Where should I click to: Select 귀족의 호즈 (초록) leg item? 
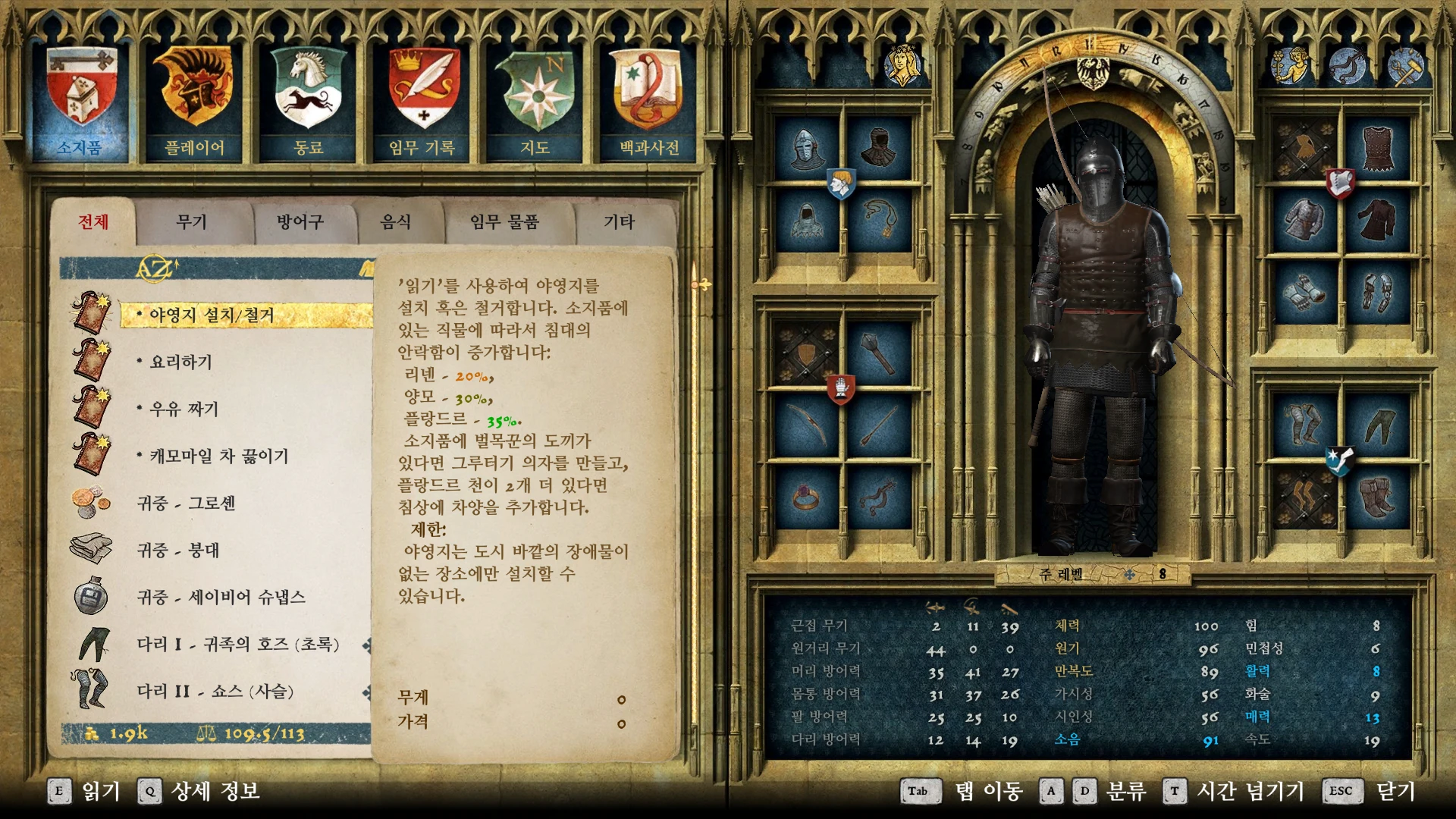pos(238,645)
